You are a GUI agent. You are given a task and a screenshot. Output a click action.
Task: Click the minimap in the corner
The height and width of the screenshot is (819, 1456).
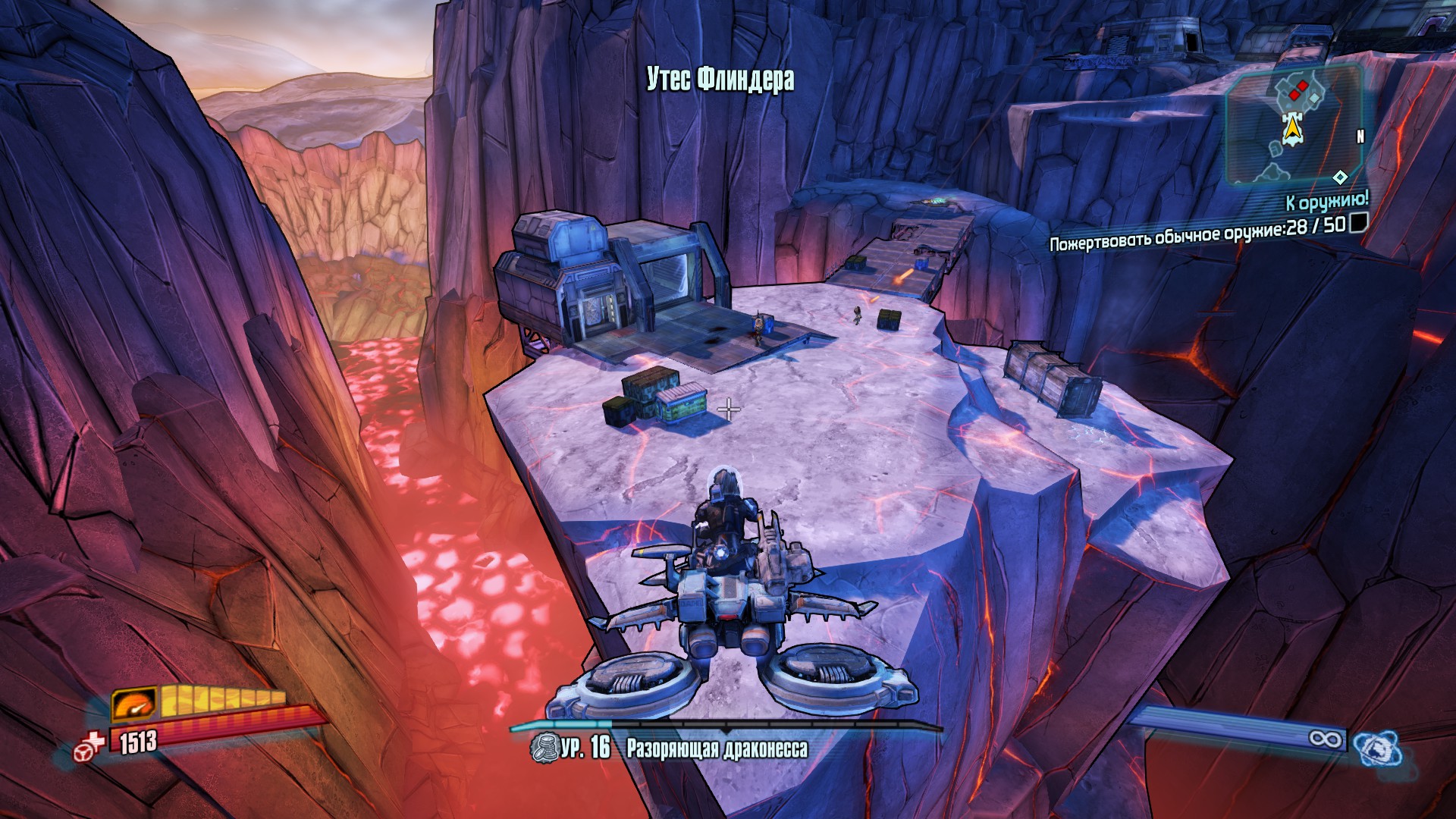point(1294,127)
